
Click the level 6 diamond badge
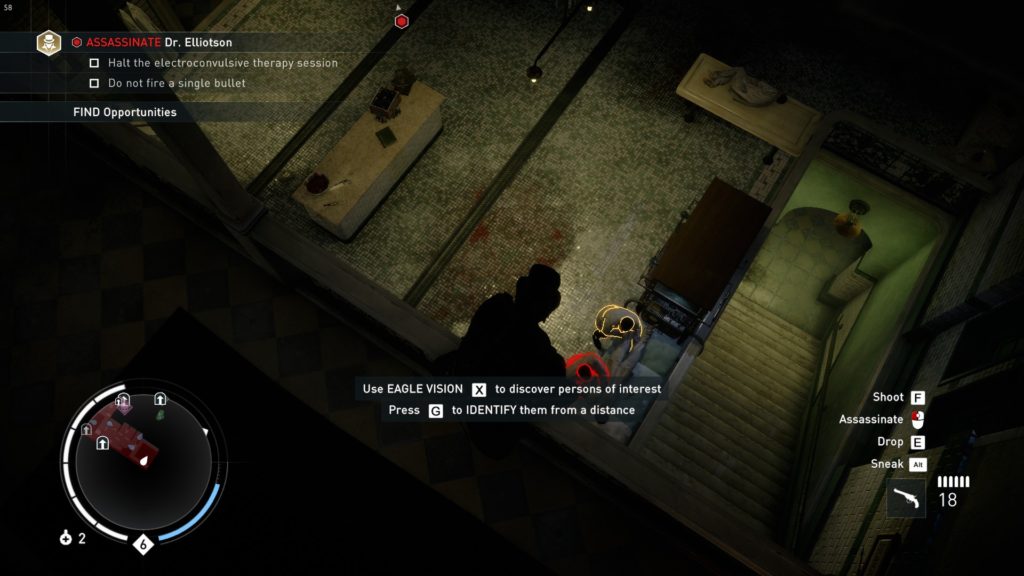tap(143, 545)
